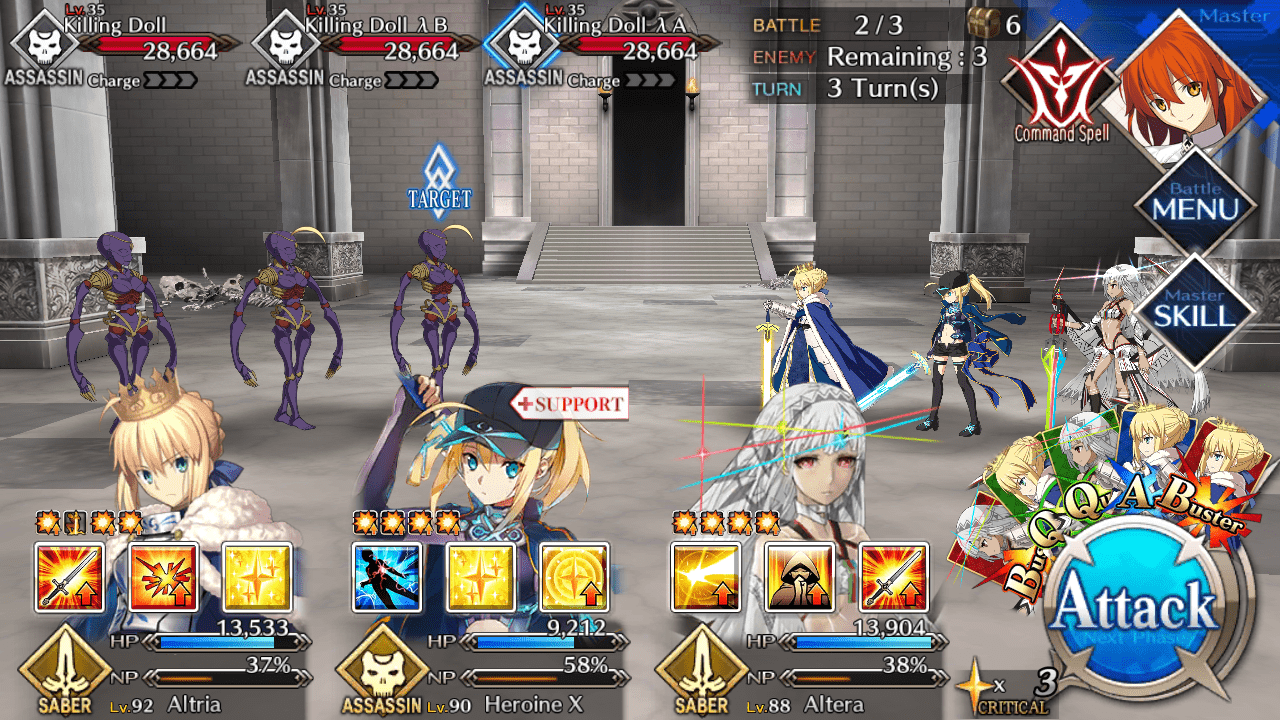Activate Heroine X's golden sparkle skill
Viewport: 1280px width, 720px height.
[480, 577]
